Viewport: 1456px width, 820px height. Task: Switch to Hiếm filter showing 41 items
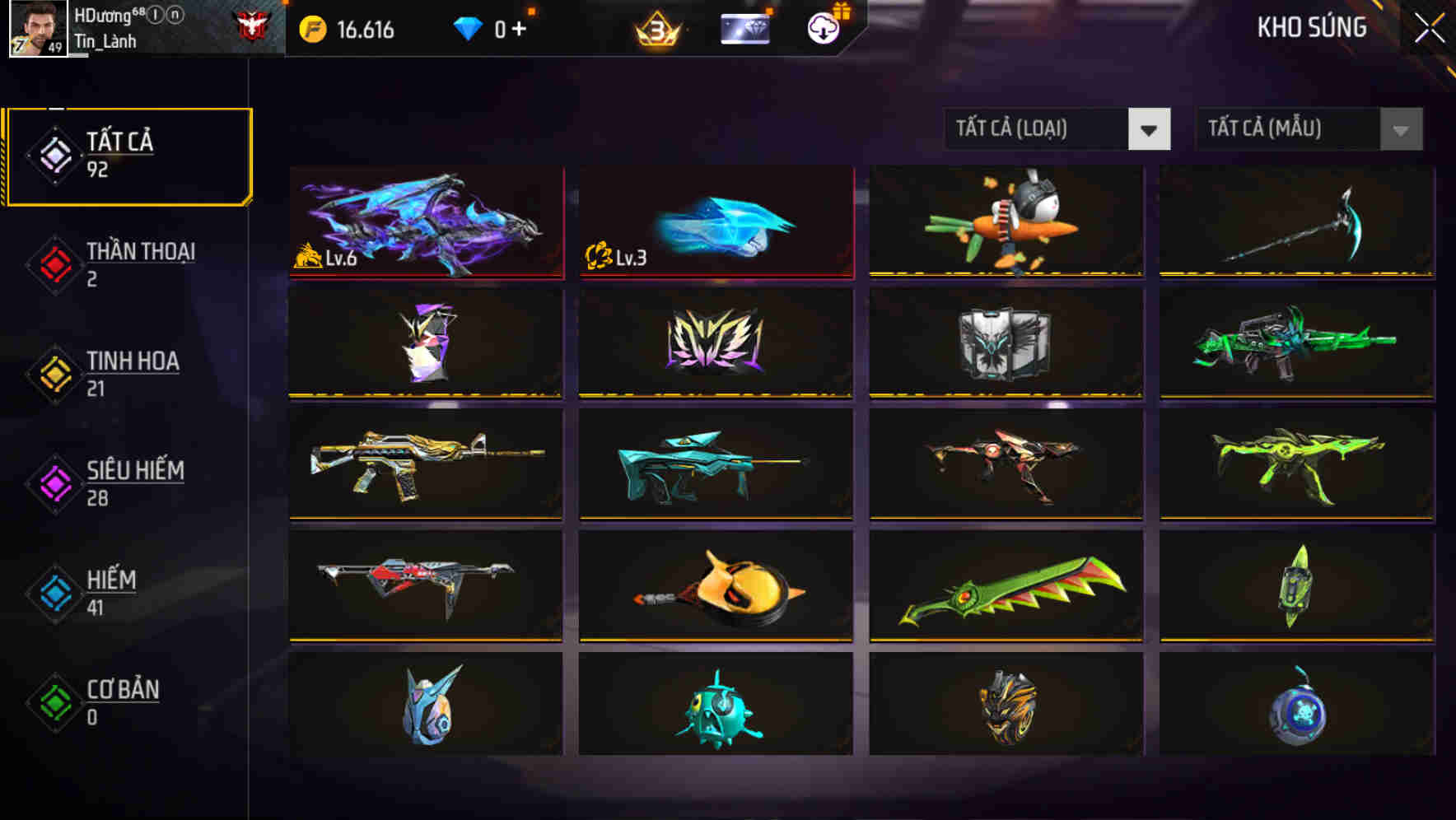pos(111,591)
